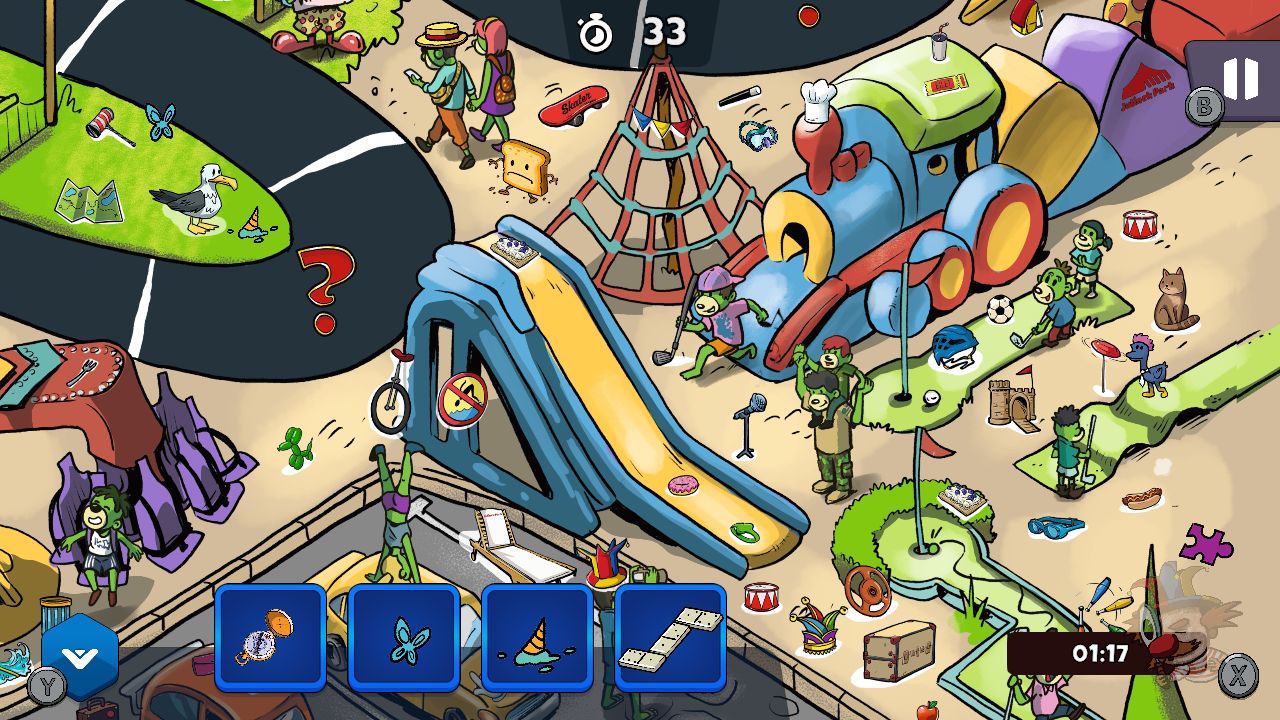Select the compass item card
The height and width of the screenshot is (720, 1280).
270,637
